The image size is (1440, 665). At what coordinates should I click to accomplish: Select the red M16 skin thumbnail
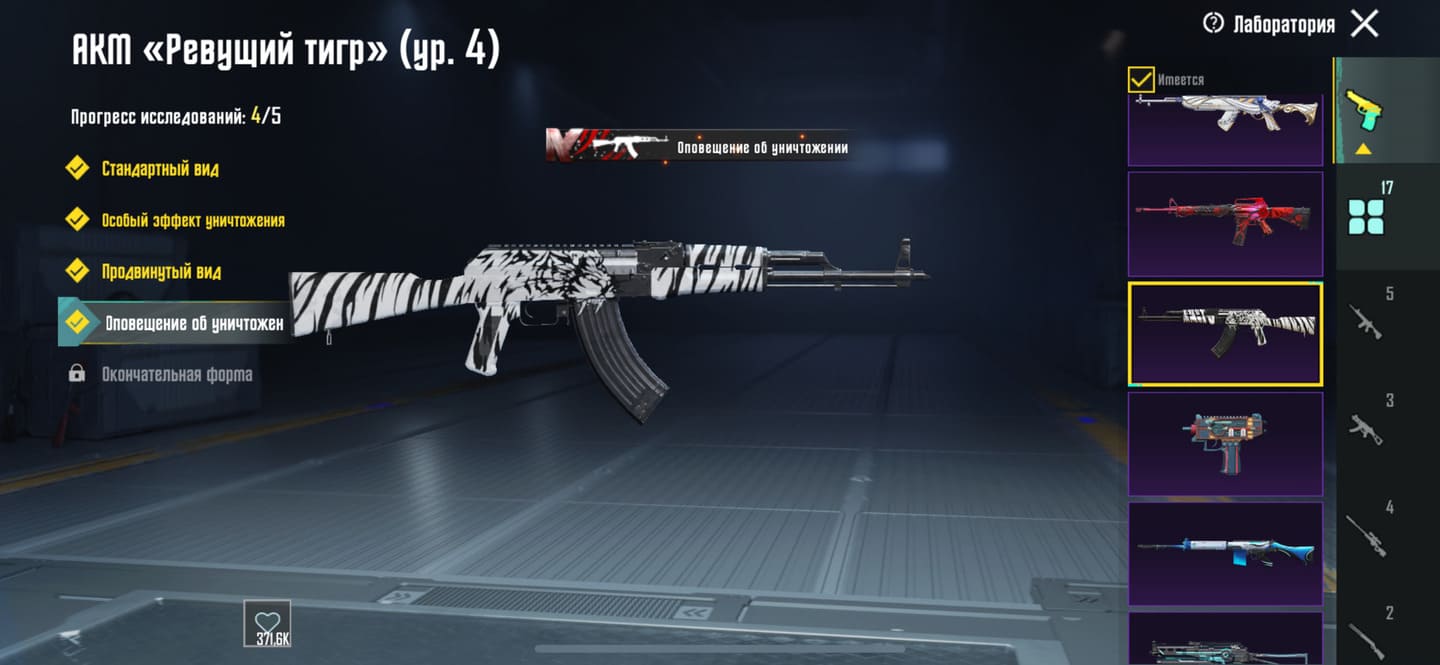click(x=1225, y=224)
